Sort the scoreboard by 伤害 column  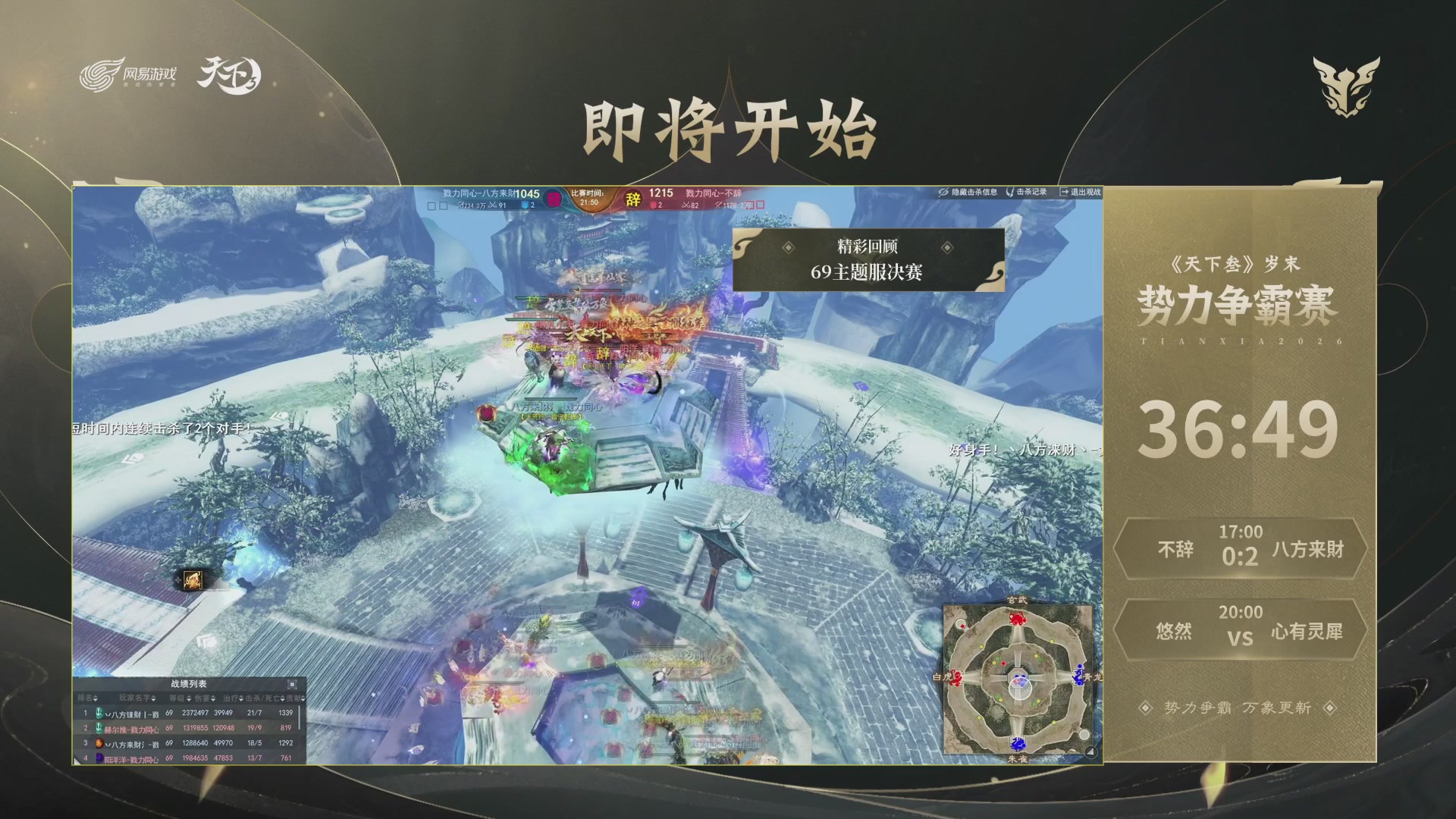[x=202, y=698]
